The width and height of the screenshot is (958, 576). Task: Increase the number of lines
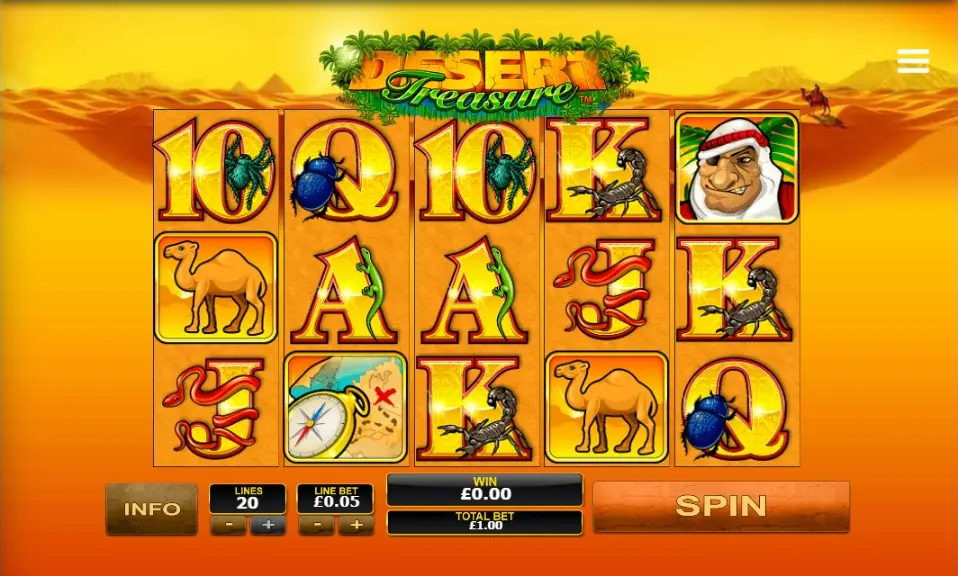(267, 526)
